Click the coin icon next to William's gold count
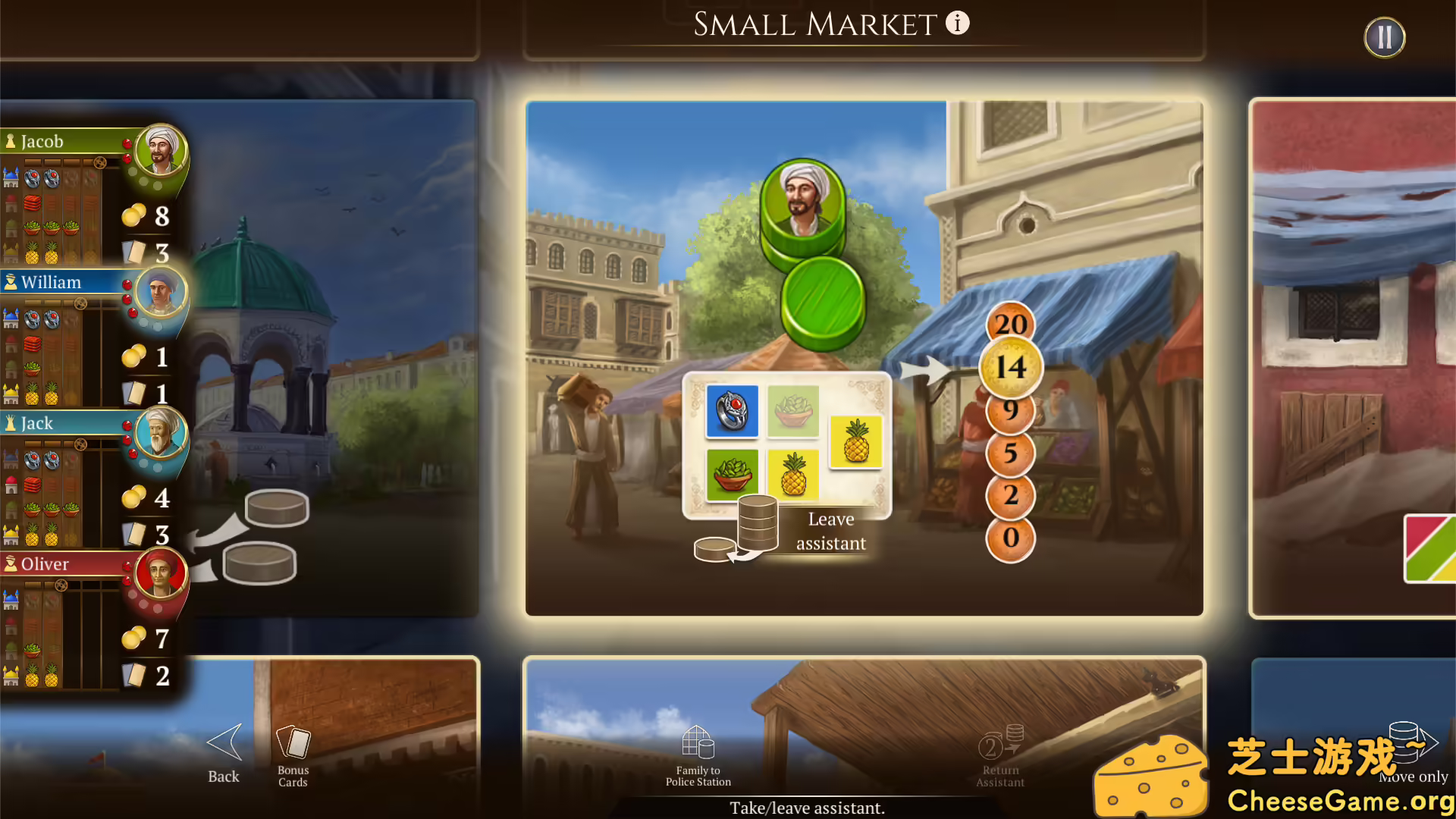Screen dimensions: 1456x819 [133, 356]
